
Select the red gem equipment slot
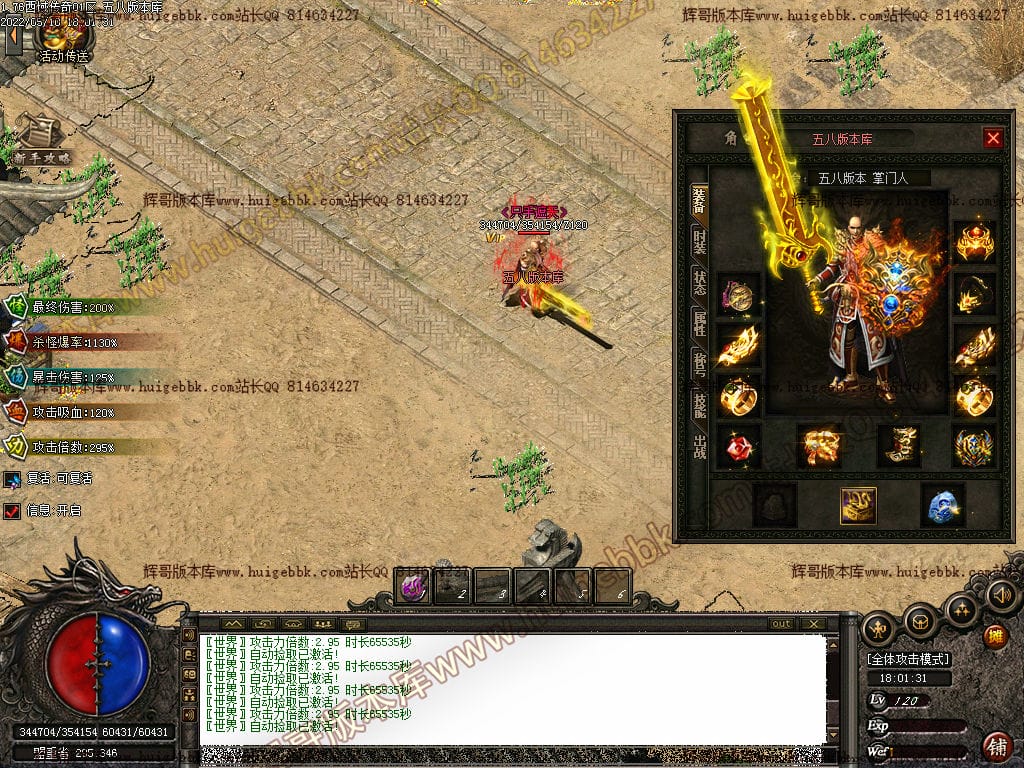[x=739, y=447]
